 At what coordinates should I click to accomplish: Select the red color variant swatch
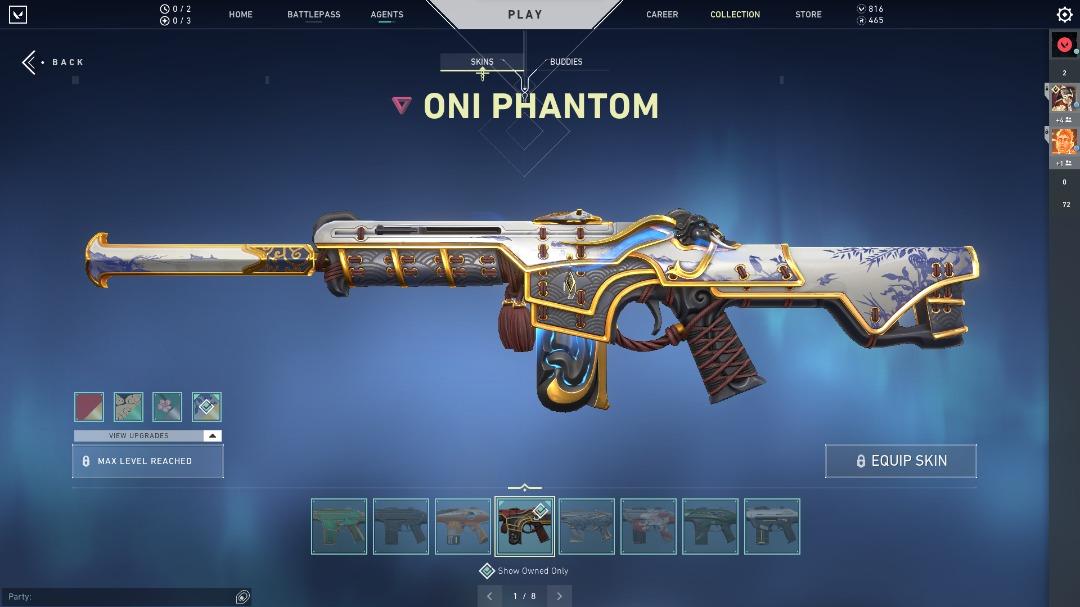click(89, 407)
